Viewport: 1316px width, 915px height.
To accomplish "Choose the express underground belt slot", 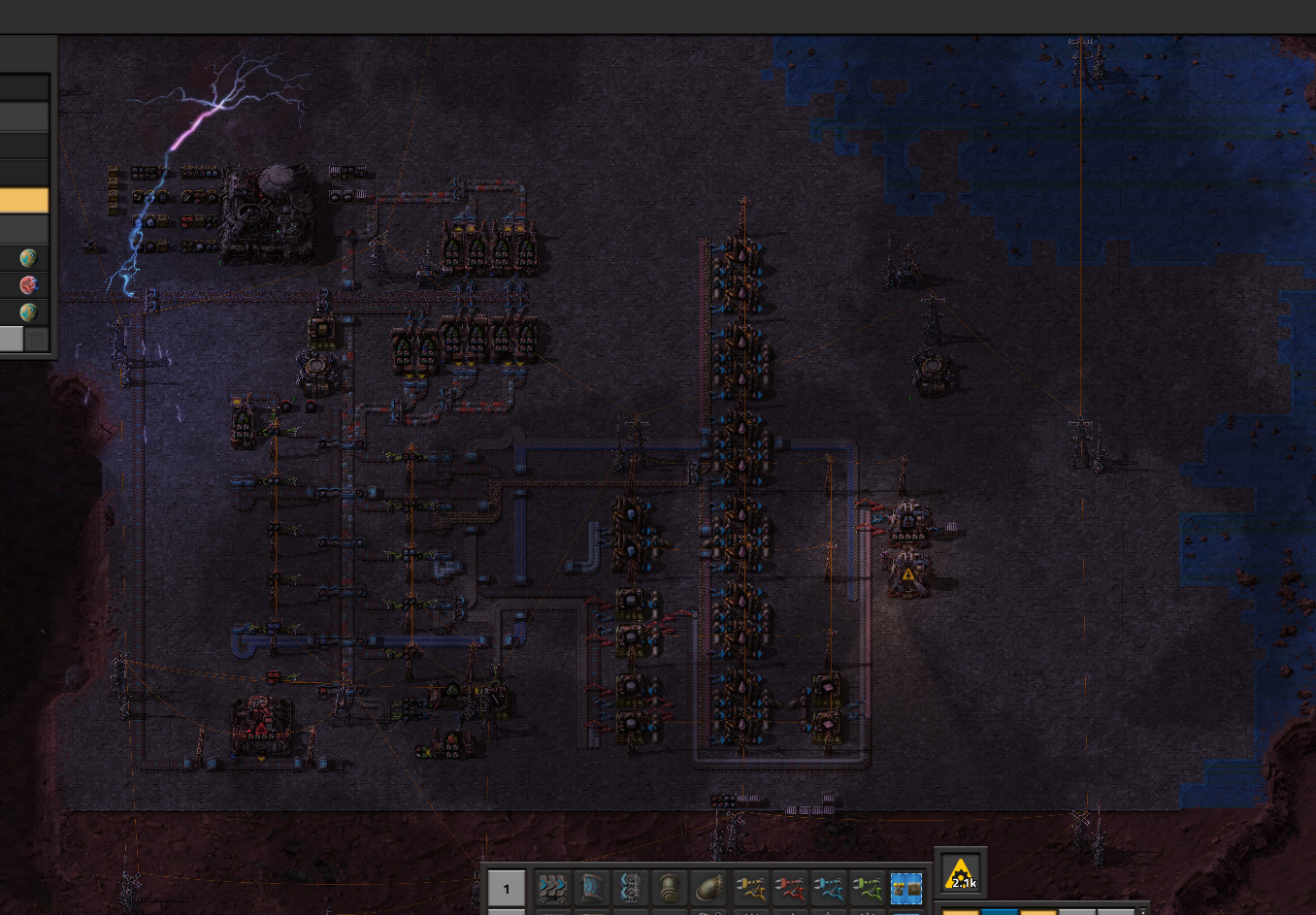I will (591, 887).
